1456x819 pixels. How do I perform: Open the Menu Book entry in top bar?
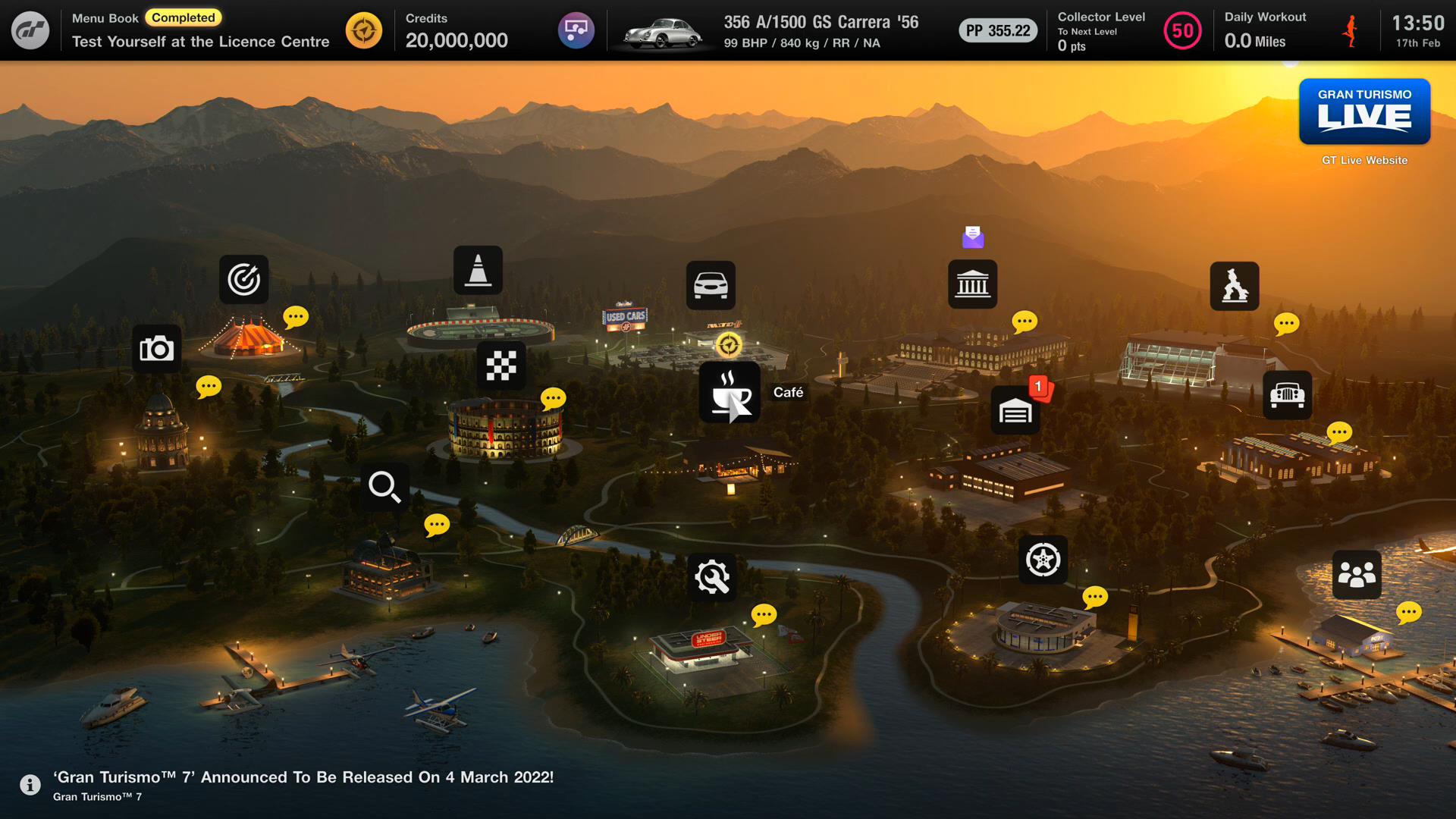coord(201,30)
